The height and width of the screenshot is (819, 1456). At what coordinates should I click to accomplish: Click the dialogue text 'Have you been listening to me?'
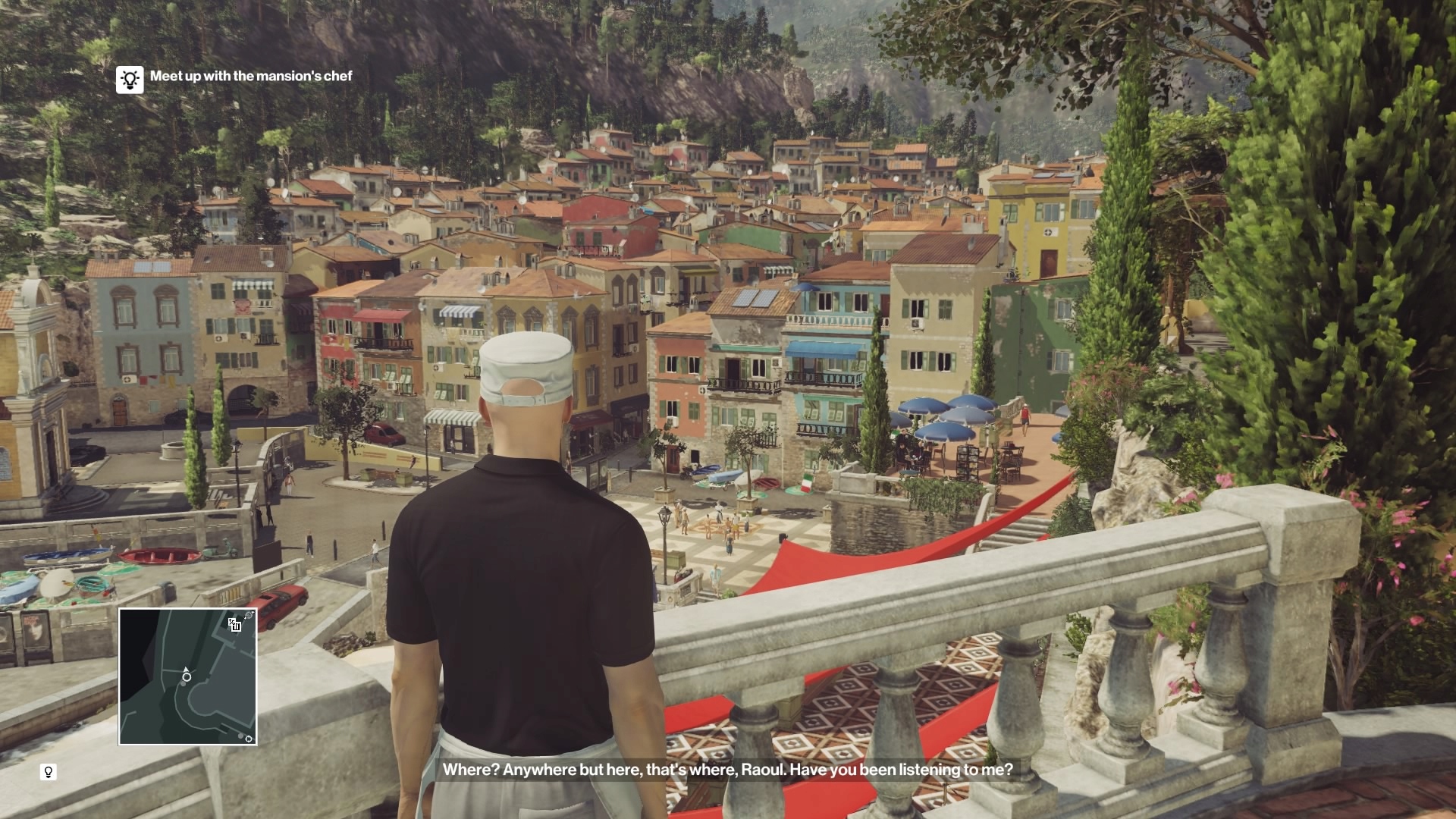click(x=902, y=770)
